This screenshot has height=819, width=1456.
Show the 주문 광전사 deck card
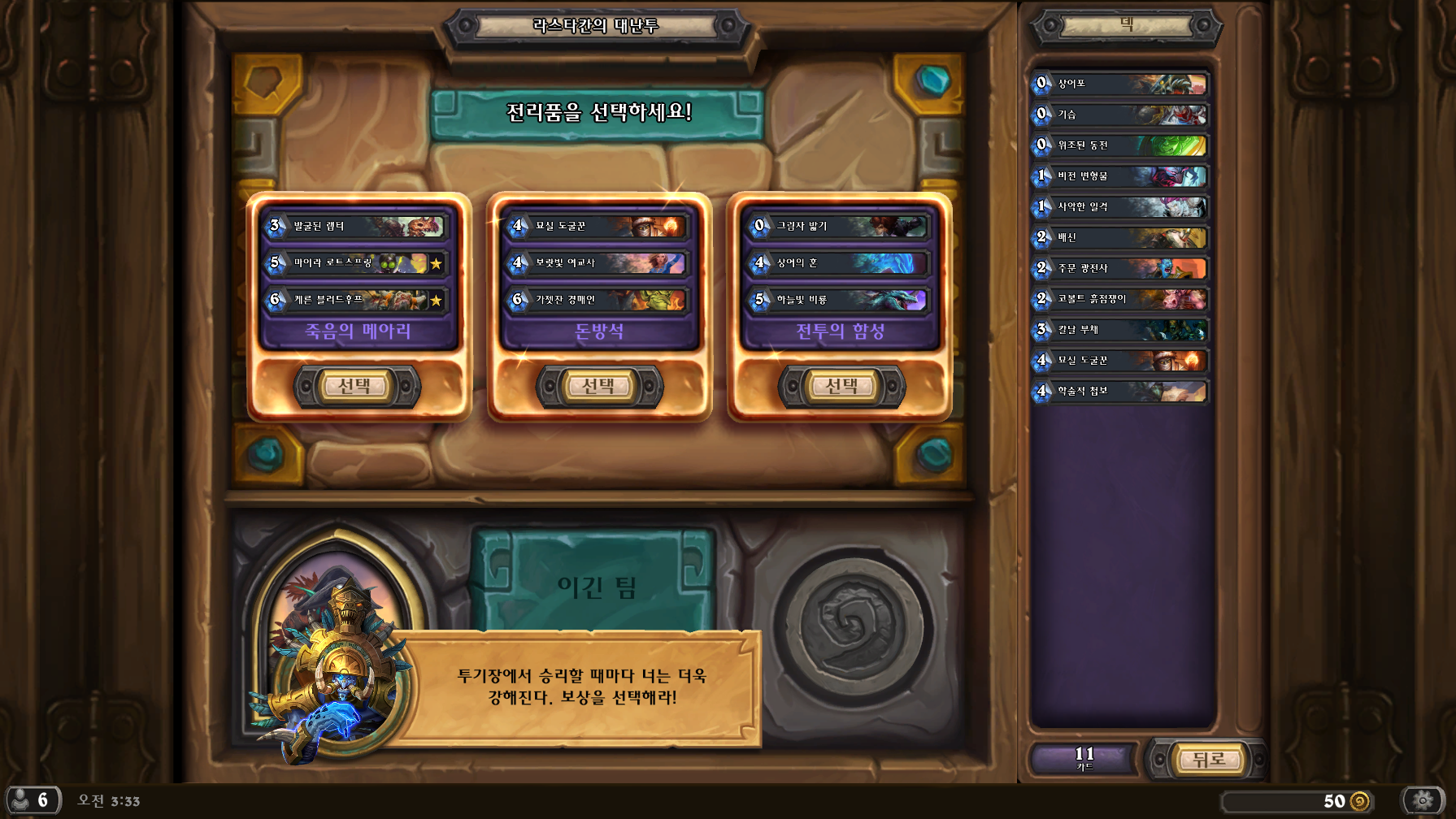tap(1120, 268)
